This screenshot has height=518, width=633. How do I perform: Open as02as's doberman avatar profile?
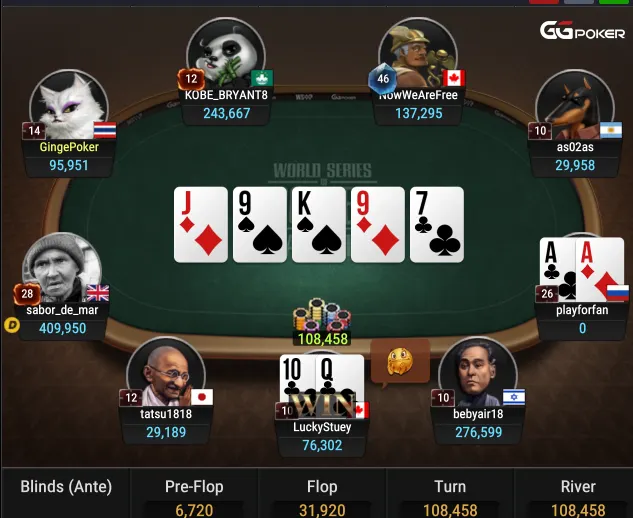(573, 105)
